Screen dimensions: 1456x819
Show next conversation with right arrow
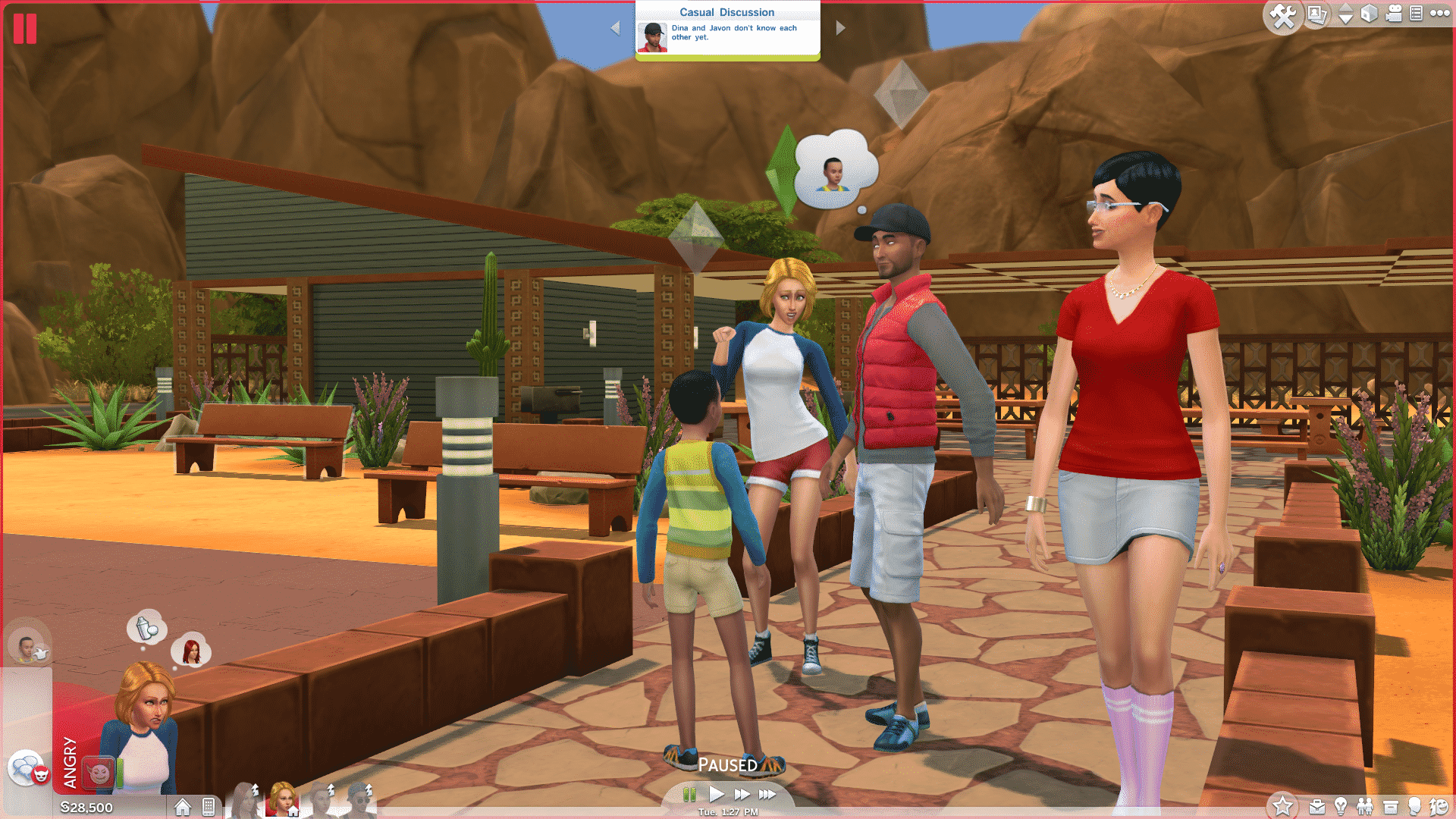click(840, 28)
